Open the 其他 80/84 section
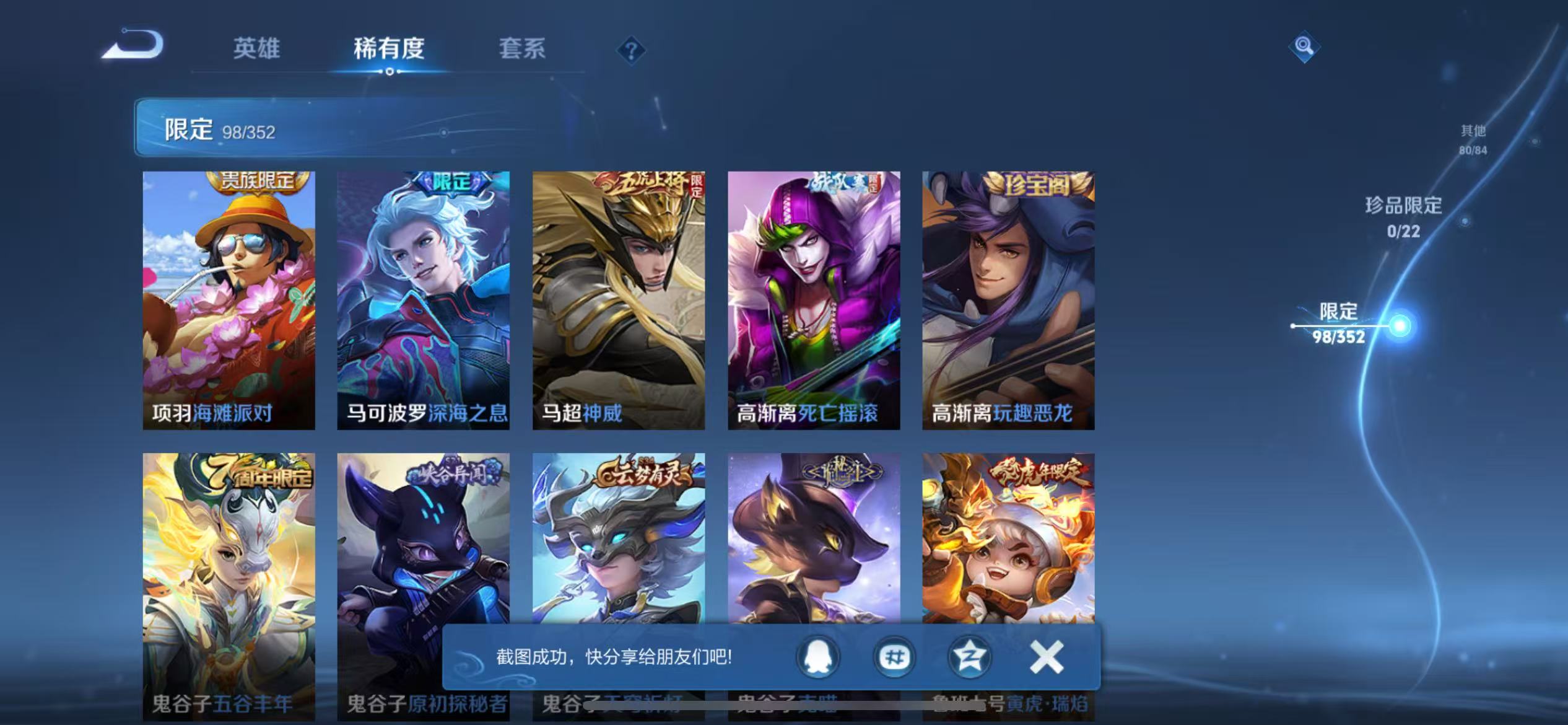The height and width of the screenshot is (725, 1568). tap(1473, 140)
